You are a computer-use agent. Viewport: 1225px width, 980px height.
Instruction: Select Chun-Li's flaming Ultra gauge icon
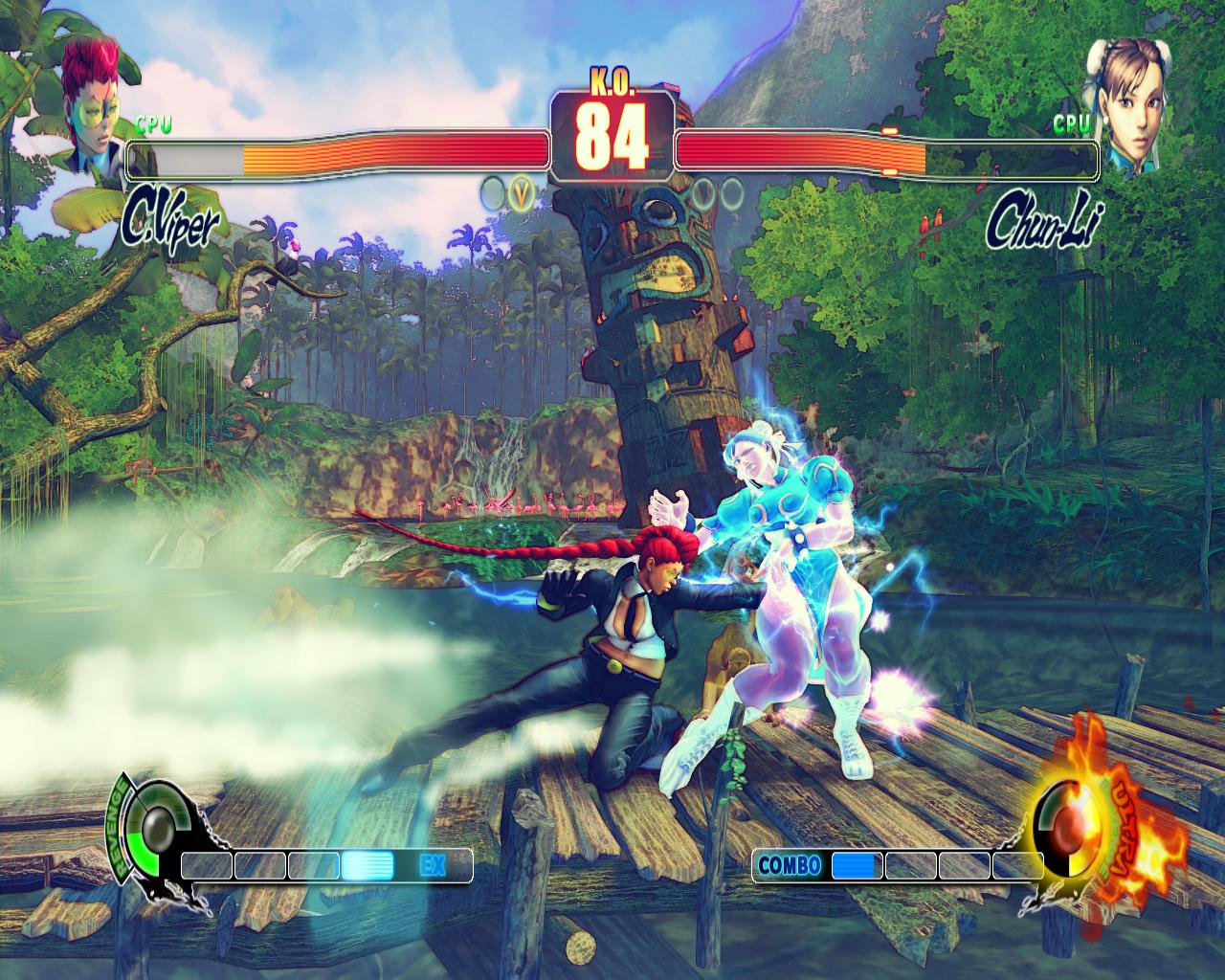click(1079, 821)
